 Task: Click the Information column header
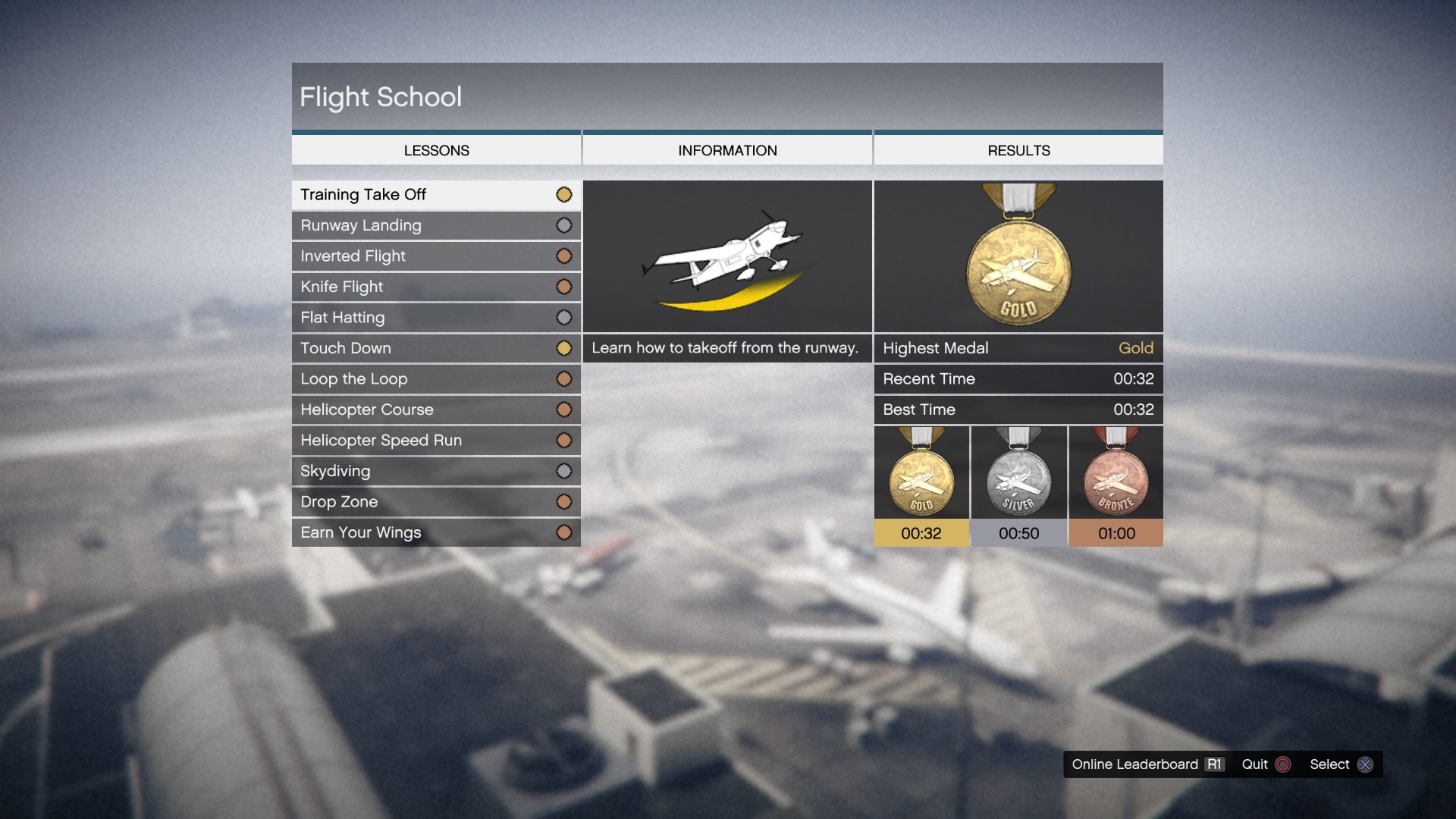click(727, 150)
